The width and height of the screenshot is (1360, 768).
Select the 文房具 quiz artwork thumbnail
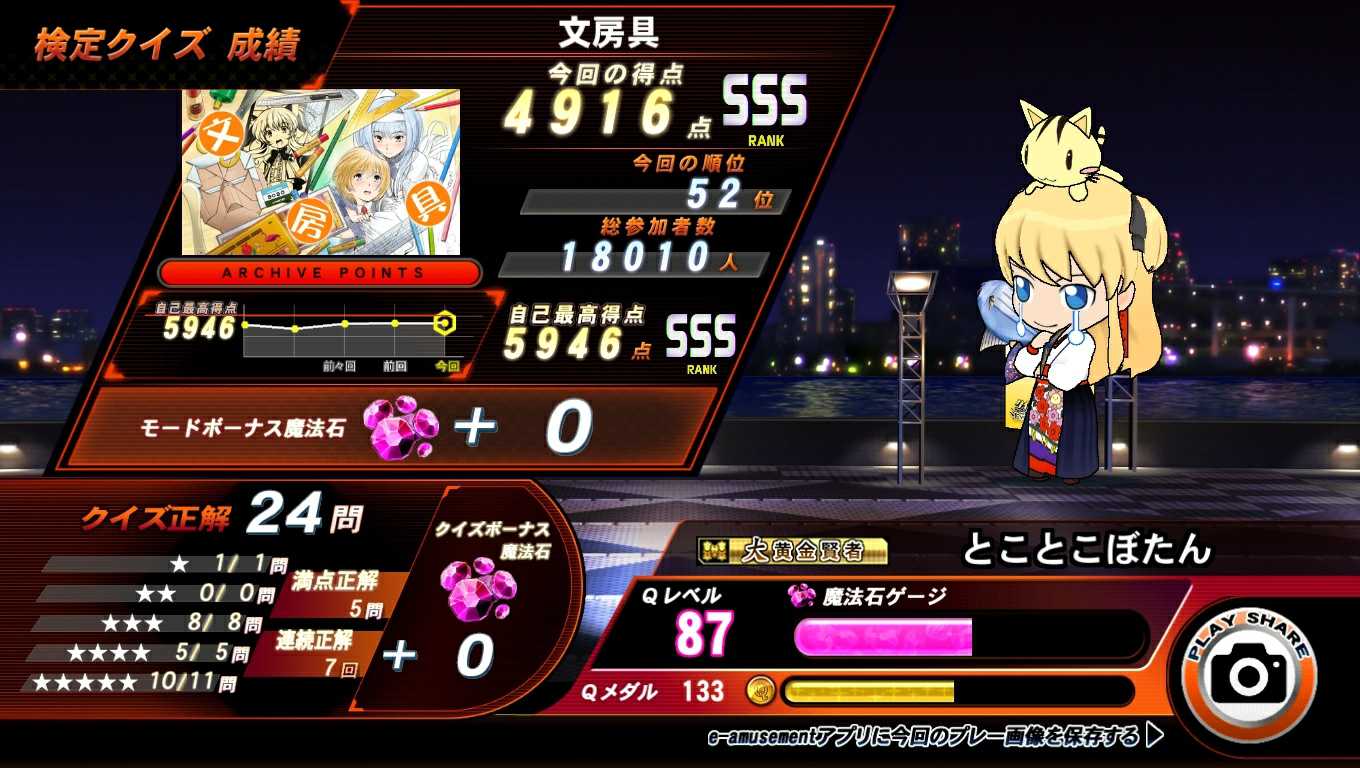click(321, 172)
